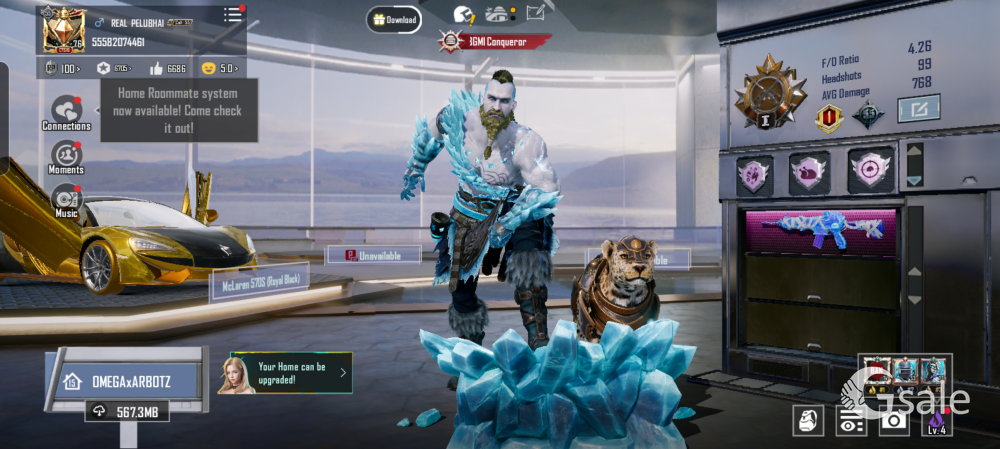Open the purple flame Lv. 4 icon
Screen dimensions: 1000x449
pos(936,421)
